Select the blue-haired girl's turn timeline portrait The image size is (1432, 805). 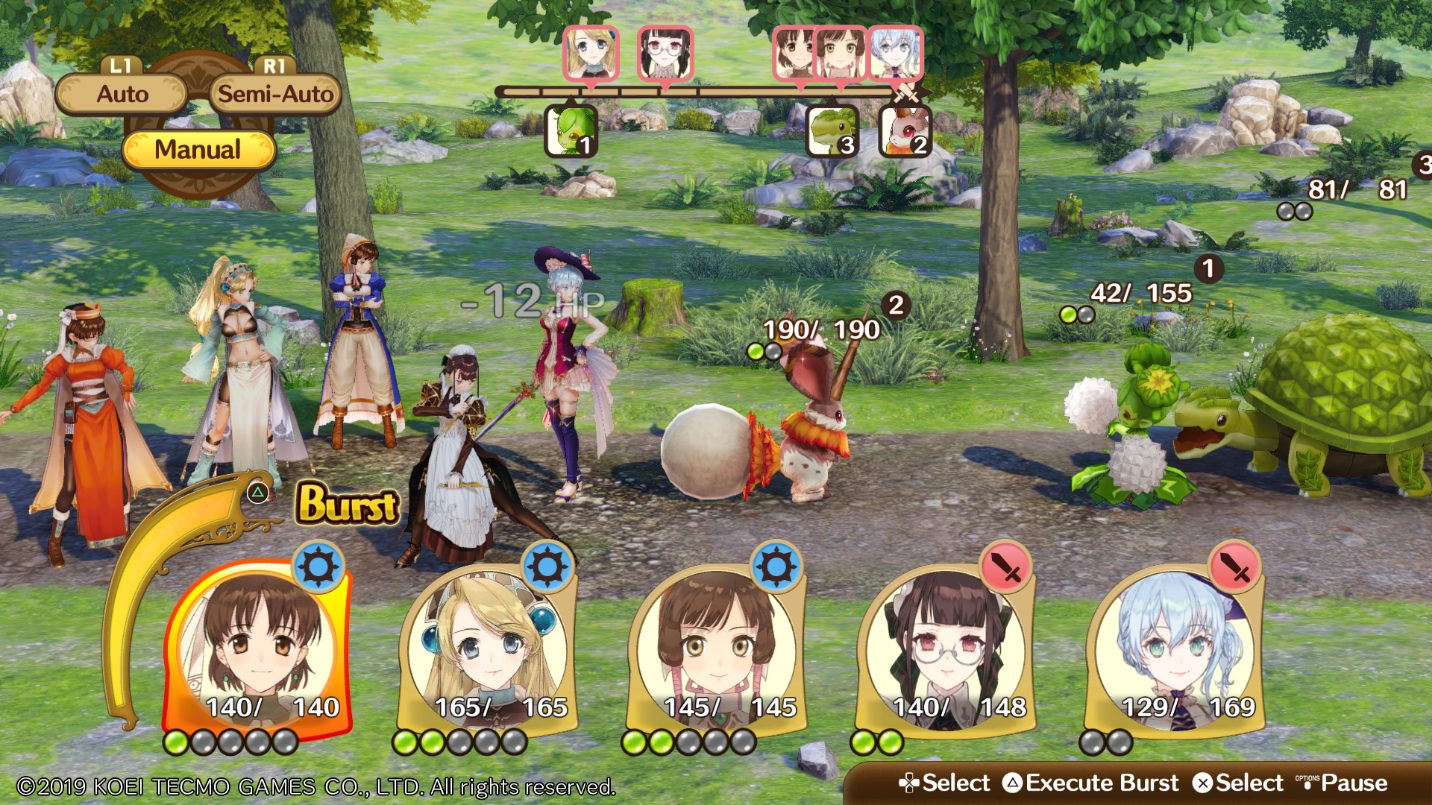click(x=895, y=53)
